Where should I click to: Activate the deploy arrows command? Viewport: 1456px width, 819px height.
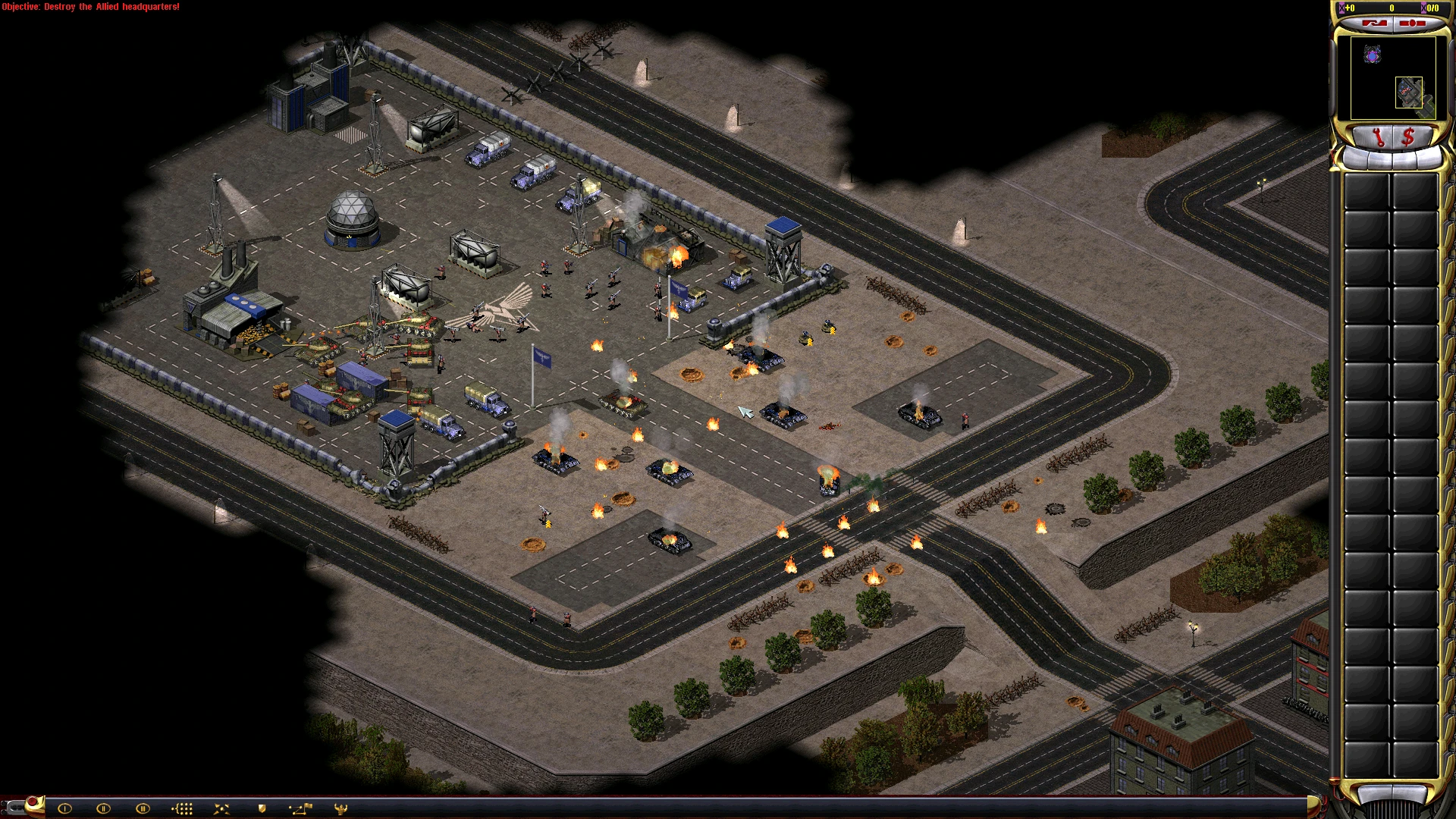tap(221, 808)
